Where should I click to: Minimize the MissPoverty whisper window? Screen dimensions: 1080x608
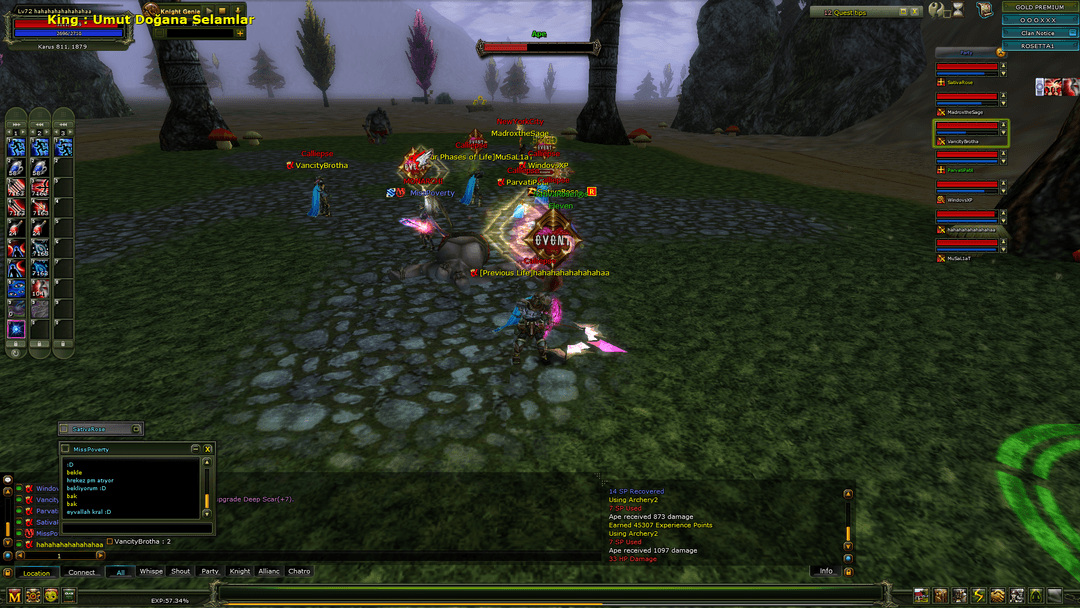(195, 449)
